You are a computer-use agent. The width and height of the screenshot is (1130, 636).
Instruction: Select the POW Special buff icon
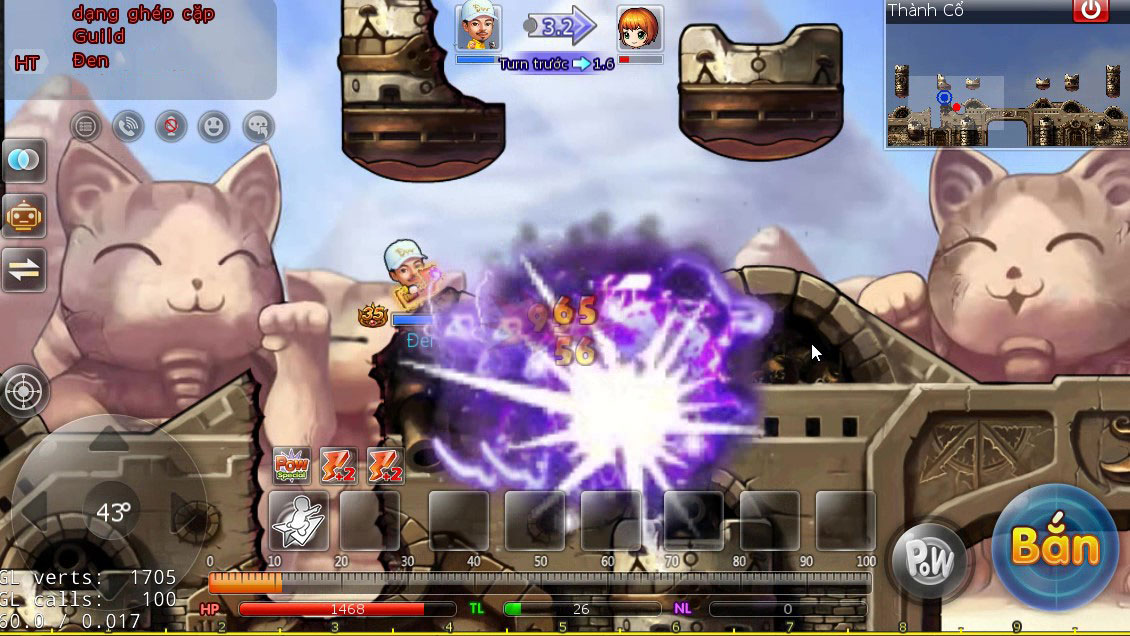(291, 466)
